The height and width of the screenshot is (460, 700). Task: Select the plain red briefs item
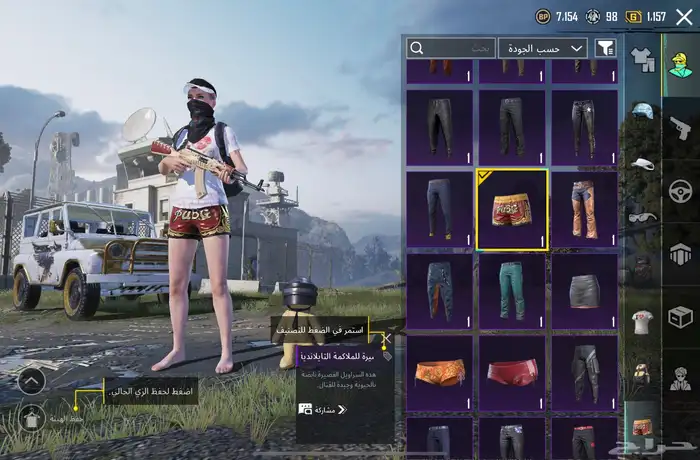(512, 372)
